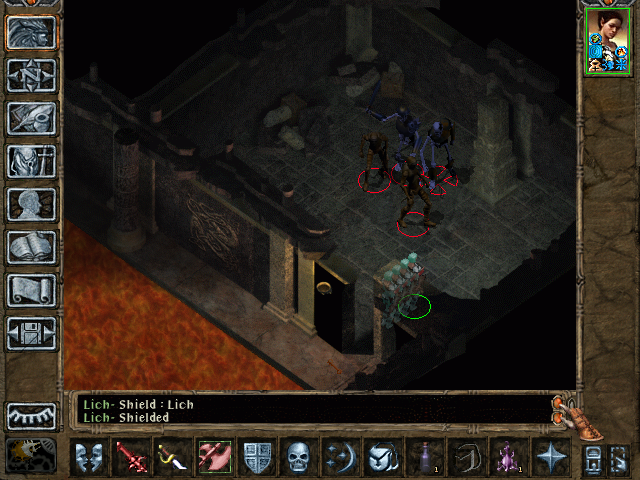Open the options menu with the floppy disk button
Image resolution: width=640 pixels, height=480 pixels.
(32, 333)
